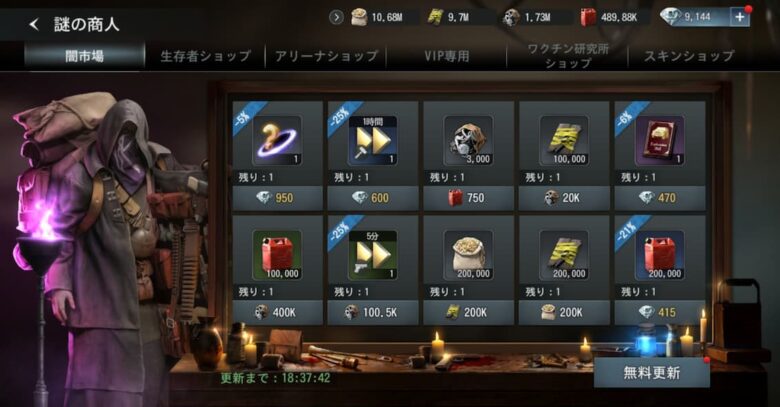
Task: Open the アリーナショップ tab
Action: click(325, 56)
